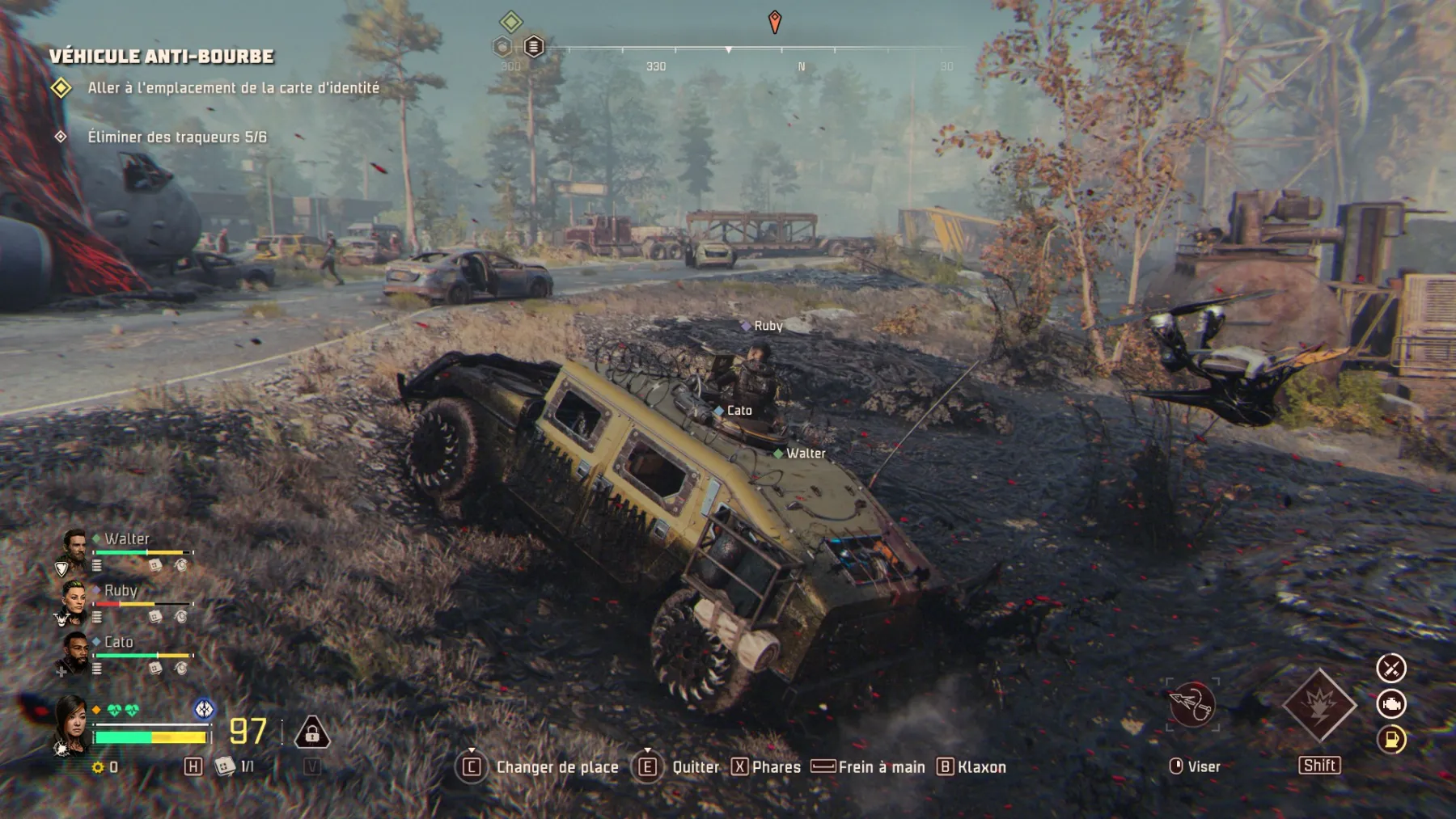Click the locked ability padlock icon
The width and height of the screenshot is (1456, 819).
[x=311, y=732]
